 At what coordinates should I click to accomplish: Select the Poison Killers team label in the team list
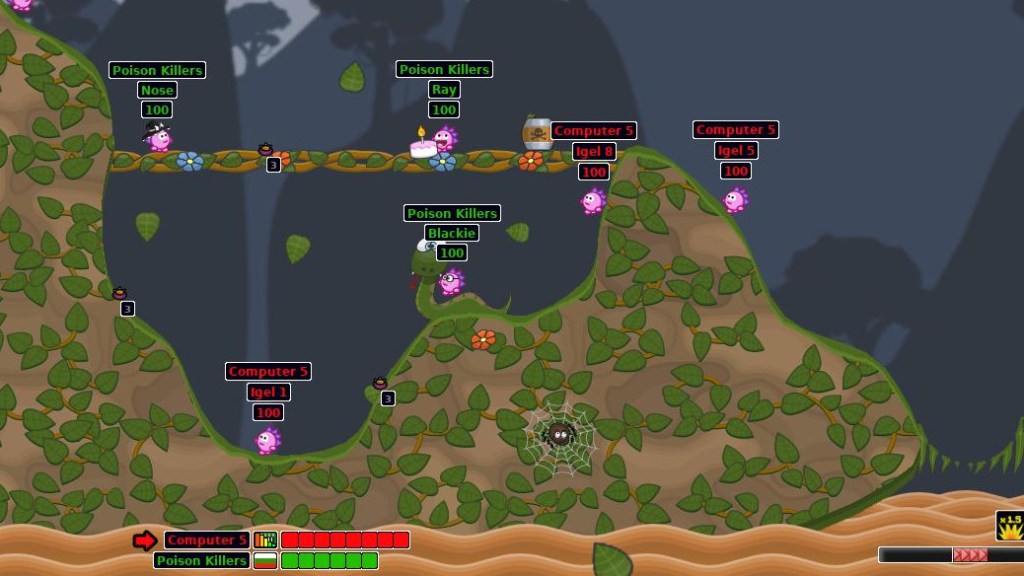(x=201, y=560)
